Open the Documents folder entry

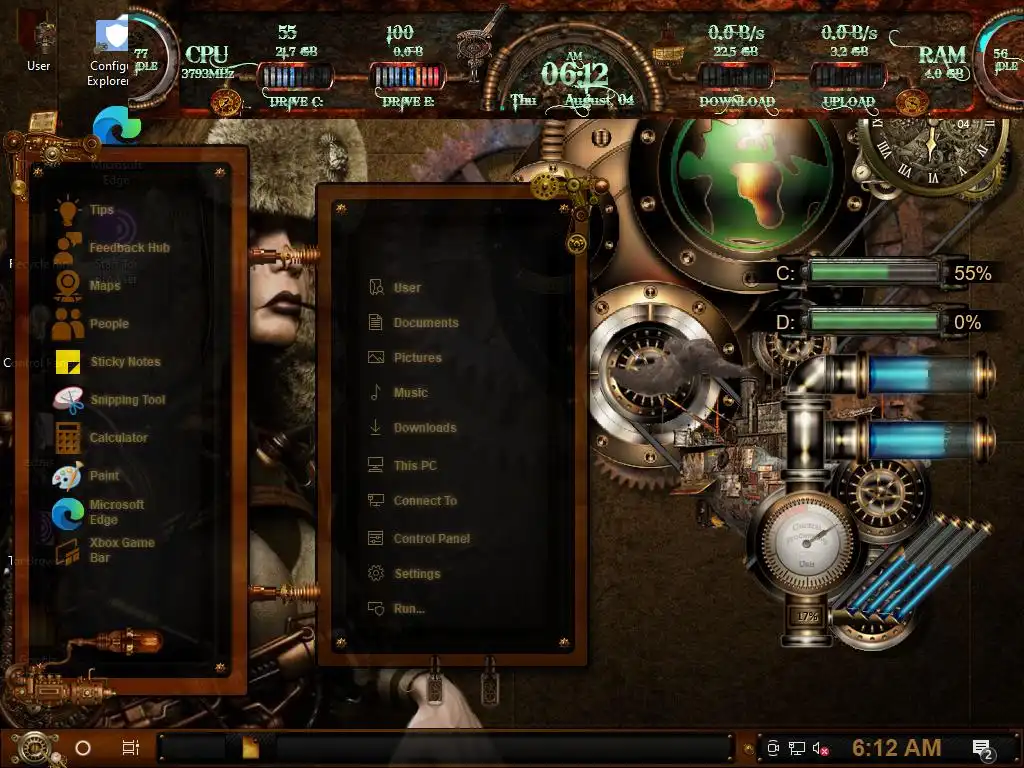pyautogui.click(x=425, y=323)
